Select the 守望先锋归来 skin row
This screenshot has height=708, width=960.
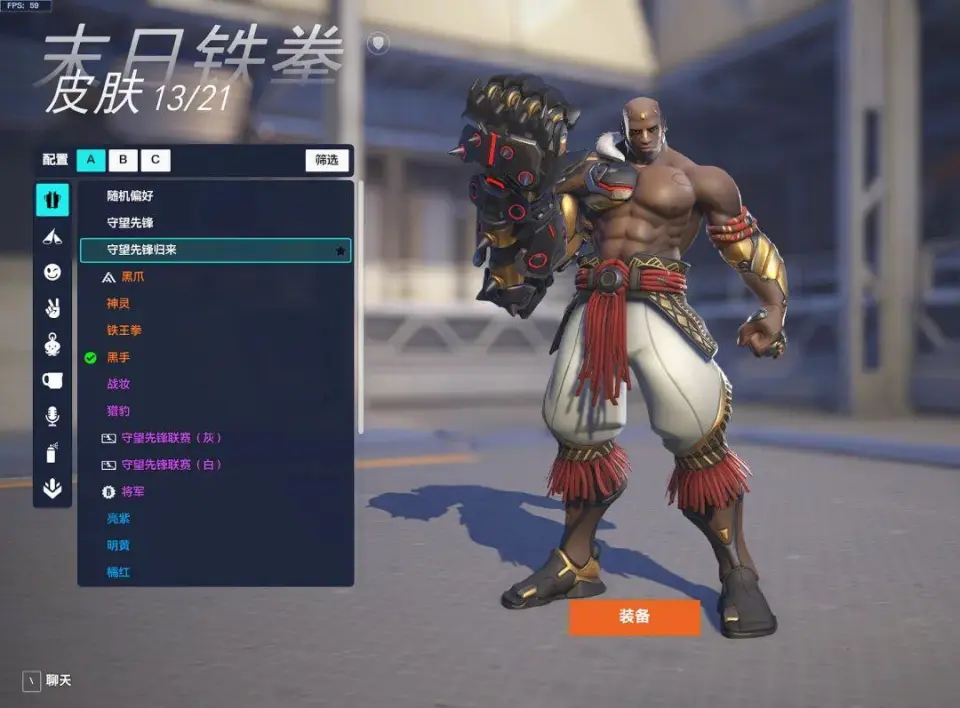tap(215, 250)
